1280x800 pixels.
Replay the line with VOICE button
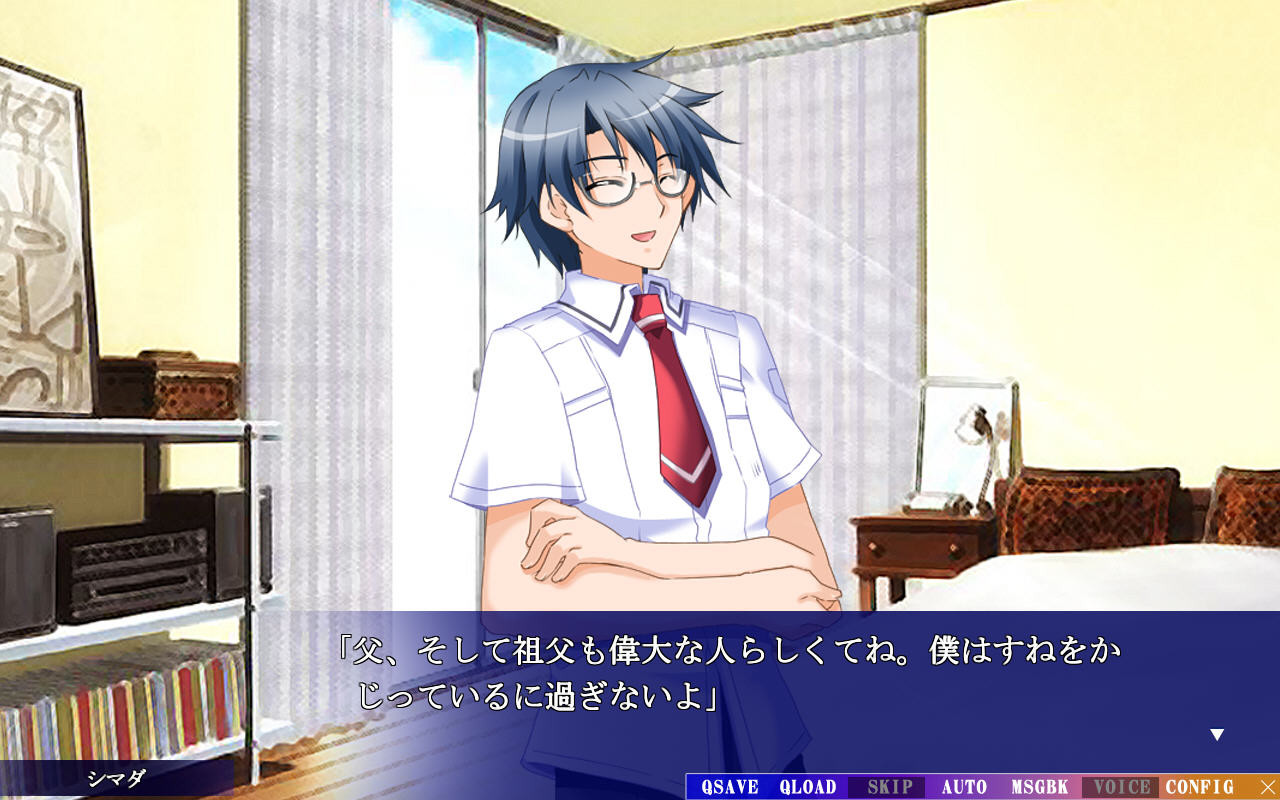coord(1122,787)
